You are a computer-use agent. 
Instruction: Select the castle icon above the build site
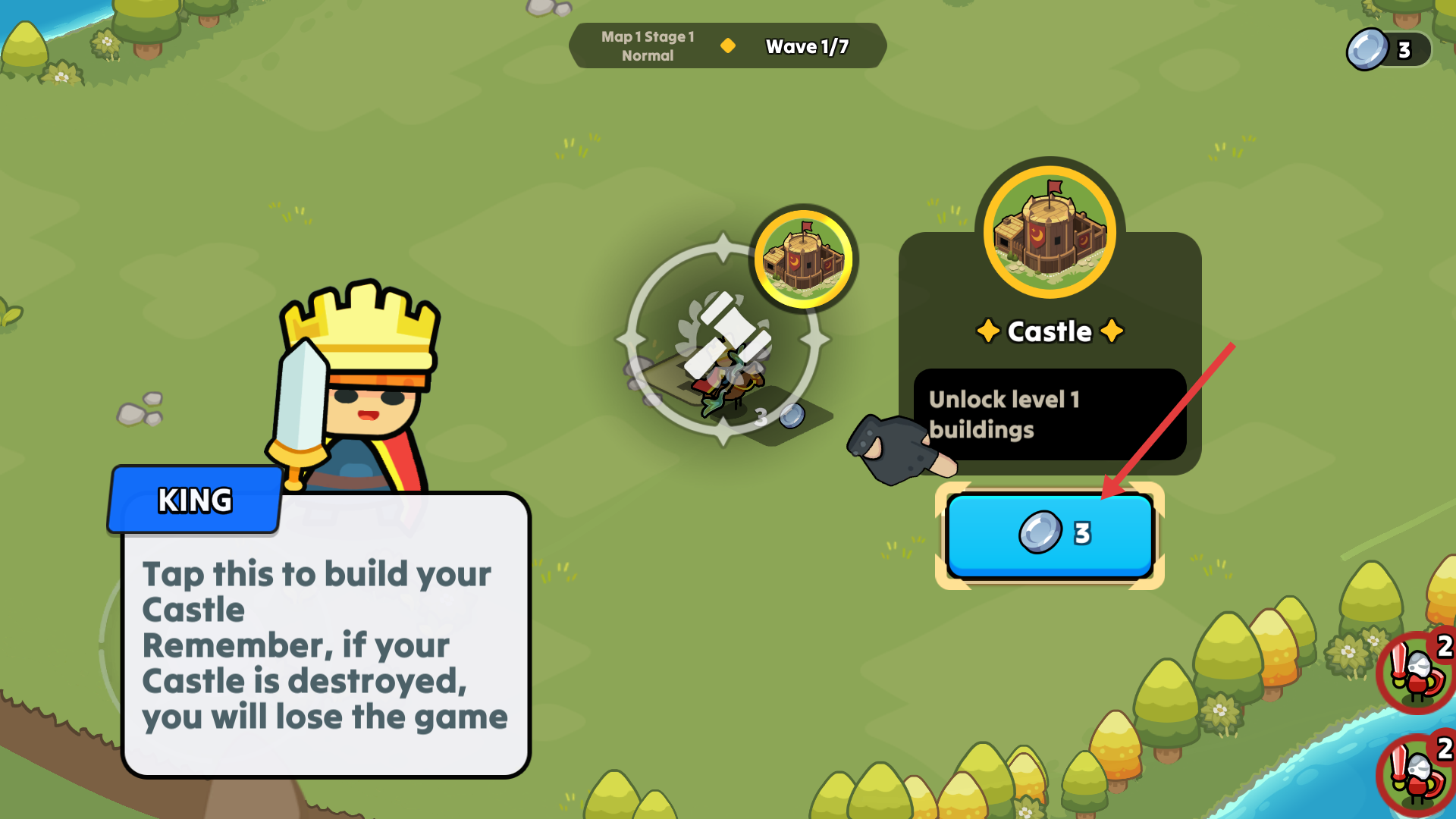[x=804, y=259]
